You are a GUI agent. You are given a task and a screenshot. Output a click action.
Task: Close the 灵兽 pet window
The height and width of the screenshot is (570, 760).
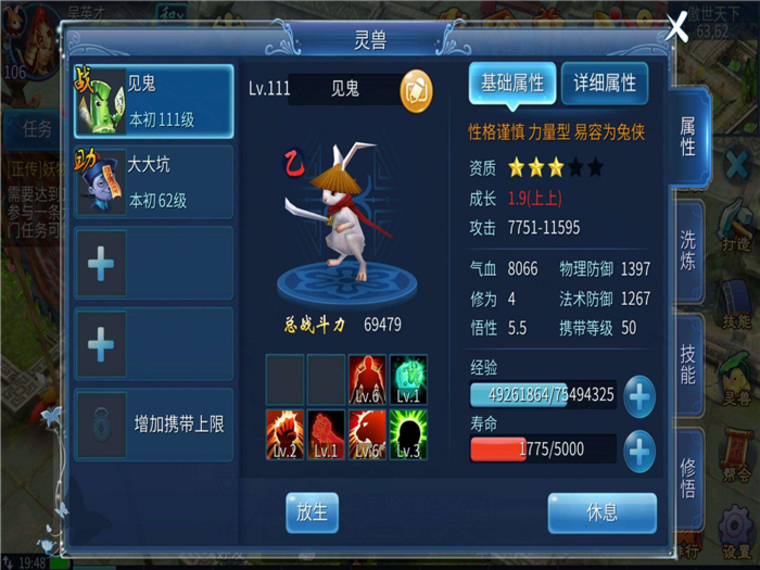677,27
